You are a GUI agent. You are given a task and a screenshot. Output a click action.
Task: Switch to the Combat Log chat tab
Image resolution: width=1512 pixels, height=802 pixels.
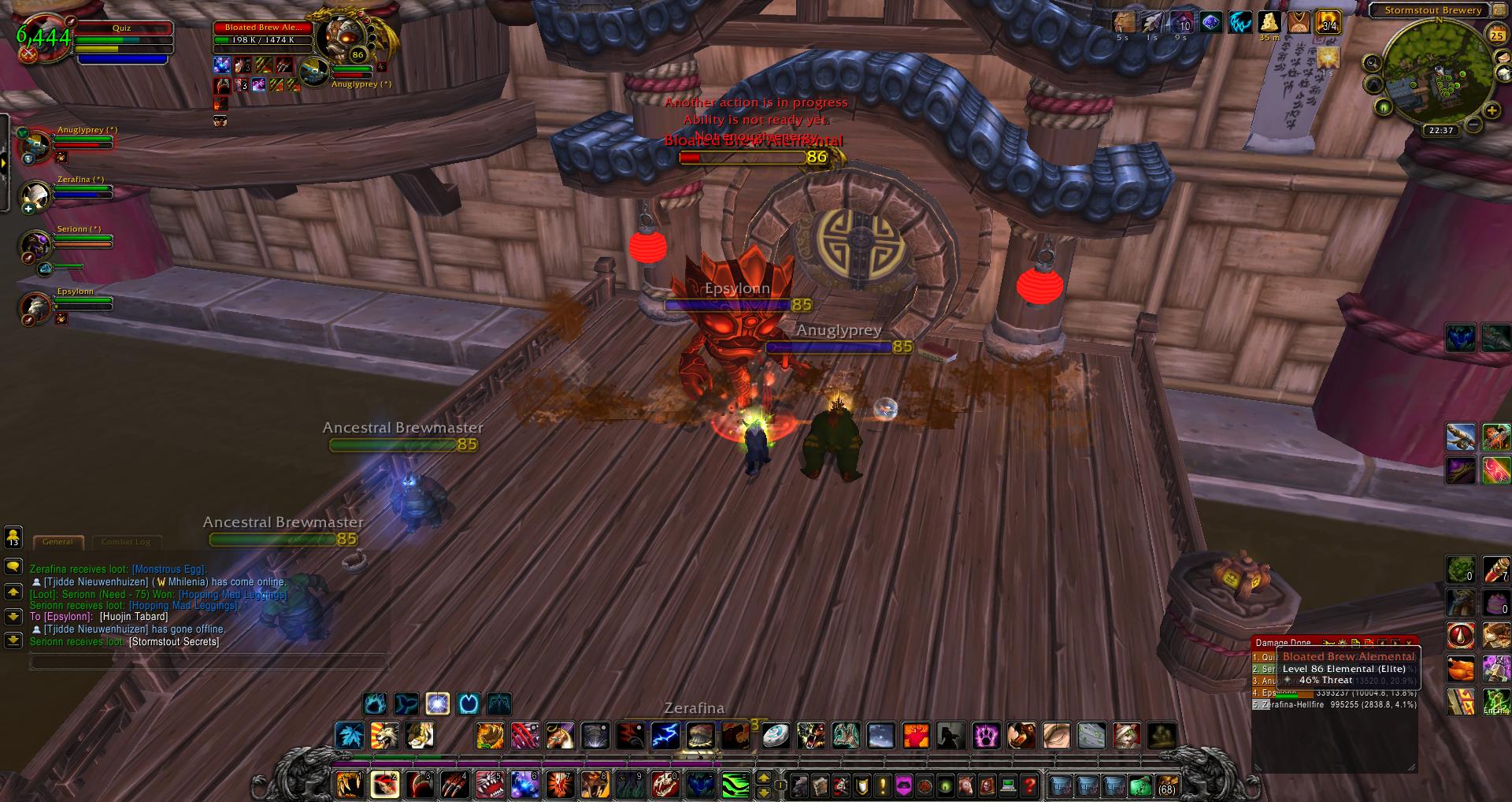click(x=126, y=542)
